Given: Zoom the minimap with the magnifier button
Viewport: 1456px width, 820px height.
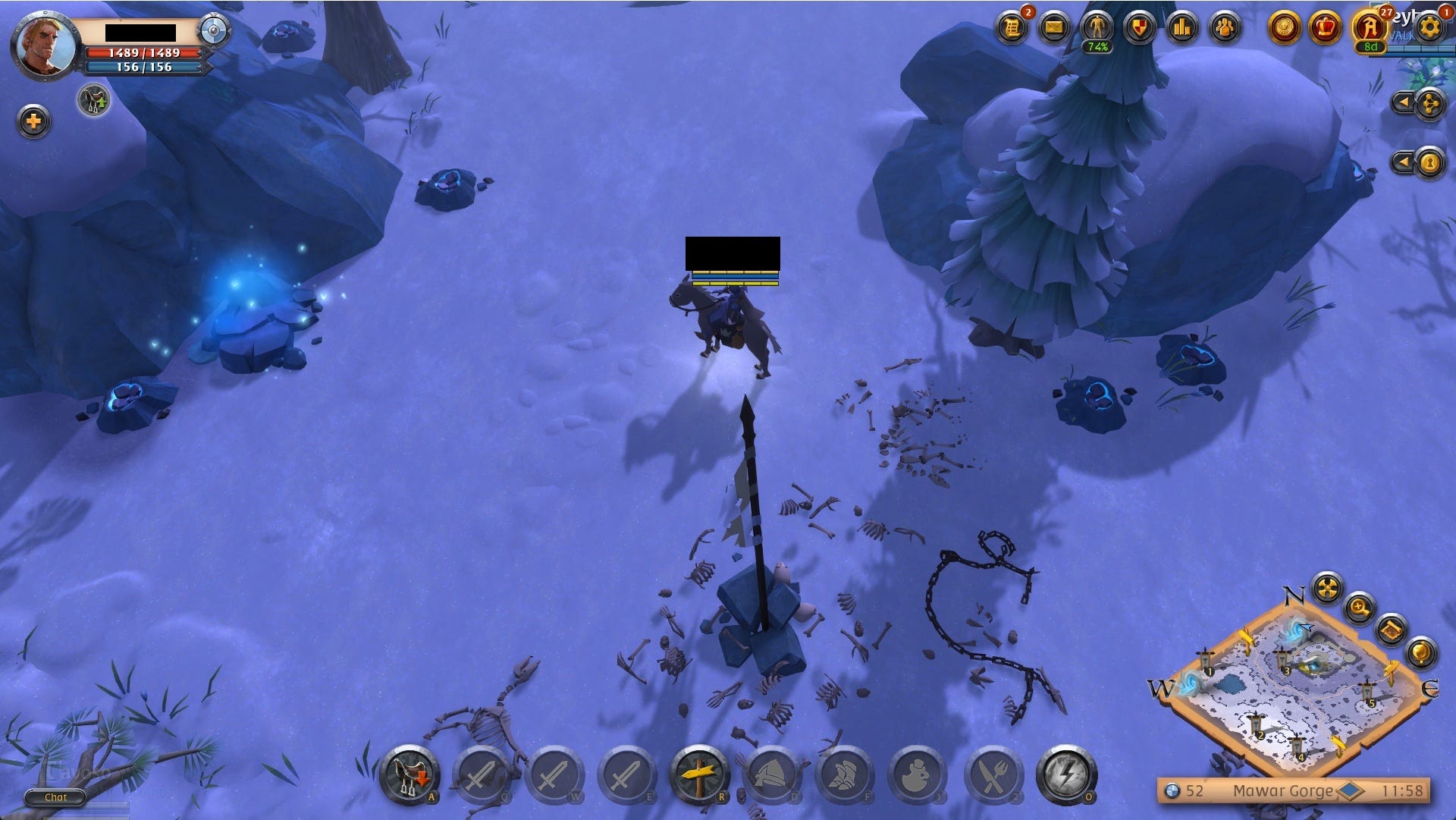Looking at the screenshot, I should coord(1360,607).
